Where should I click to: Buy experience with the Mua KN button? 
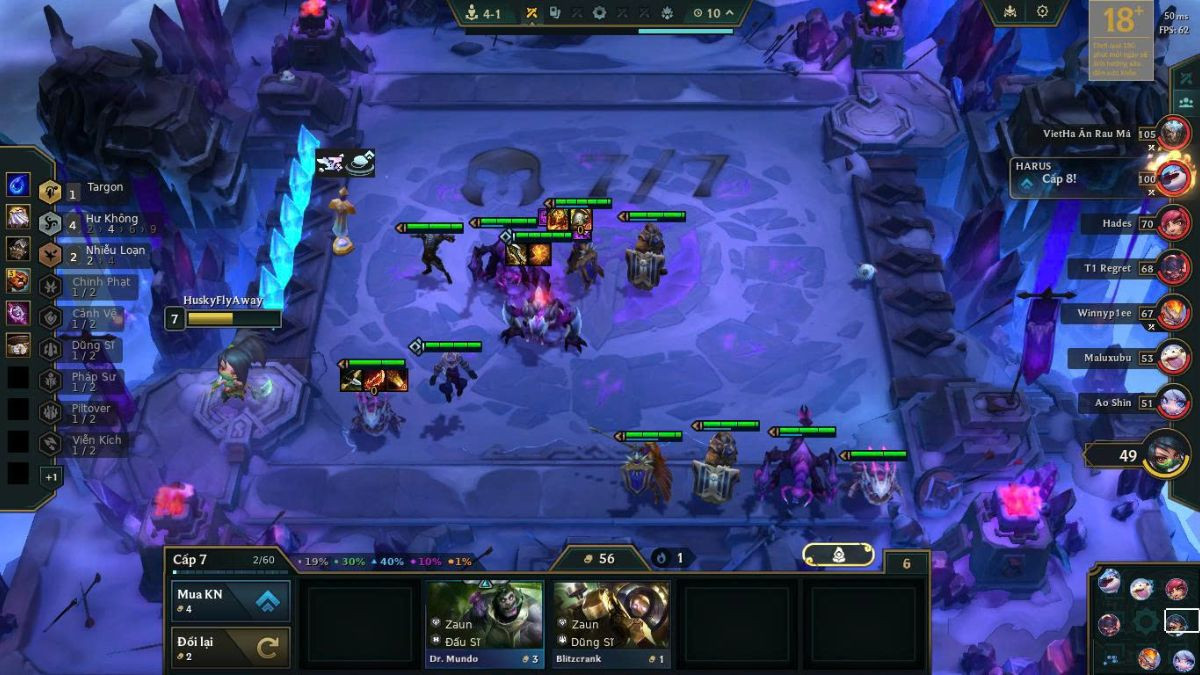[231, 601]
